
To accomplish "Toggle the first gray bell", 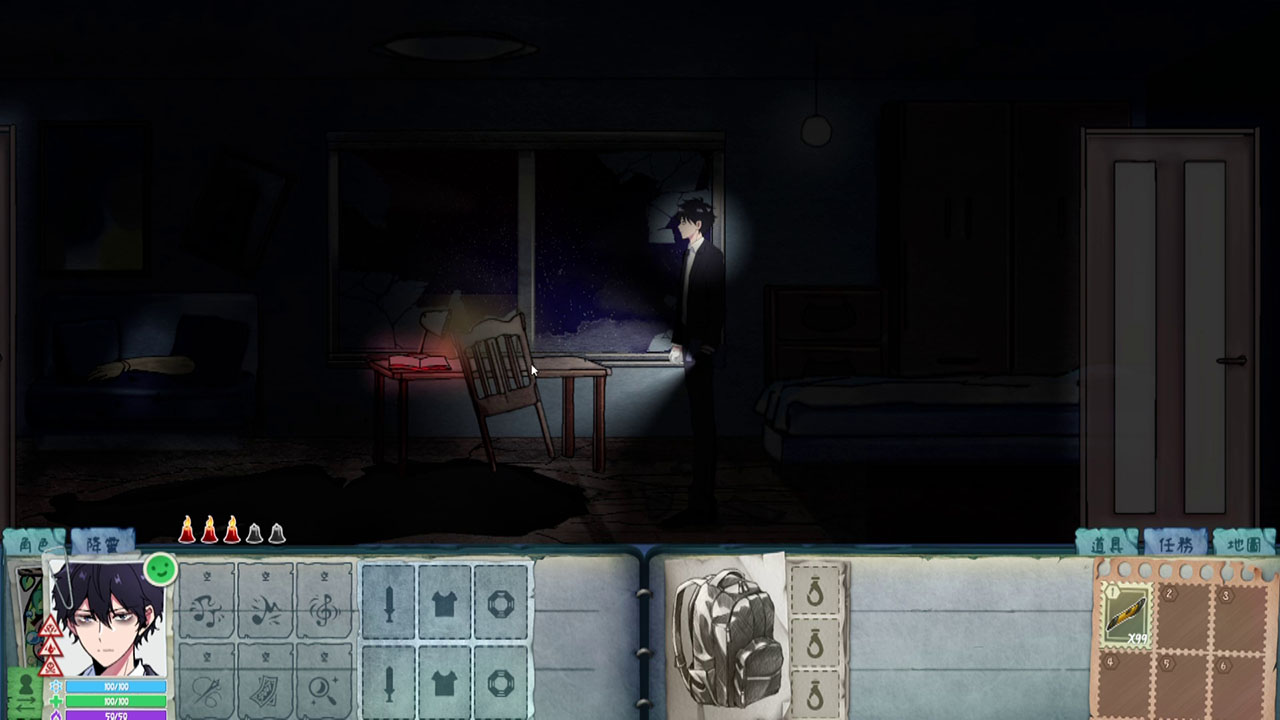I will tap(256, 532).
